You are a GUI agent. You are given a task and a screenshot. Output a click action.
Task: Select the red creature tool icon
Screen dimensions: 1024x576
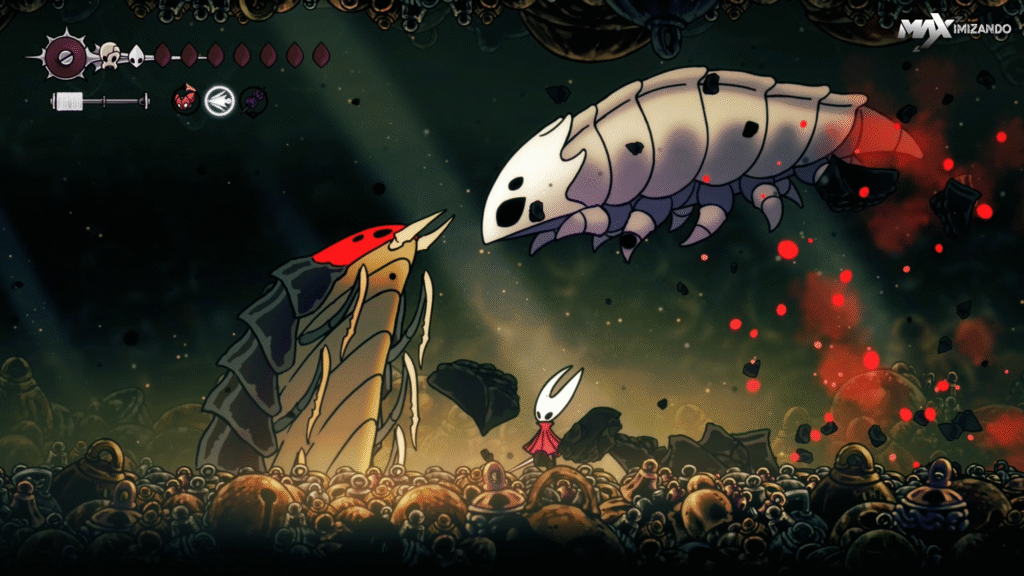point(185,99)
